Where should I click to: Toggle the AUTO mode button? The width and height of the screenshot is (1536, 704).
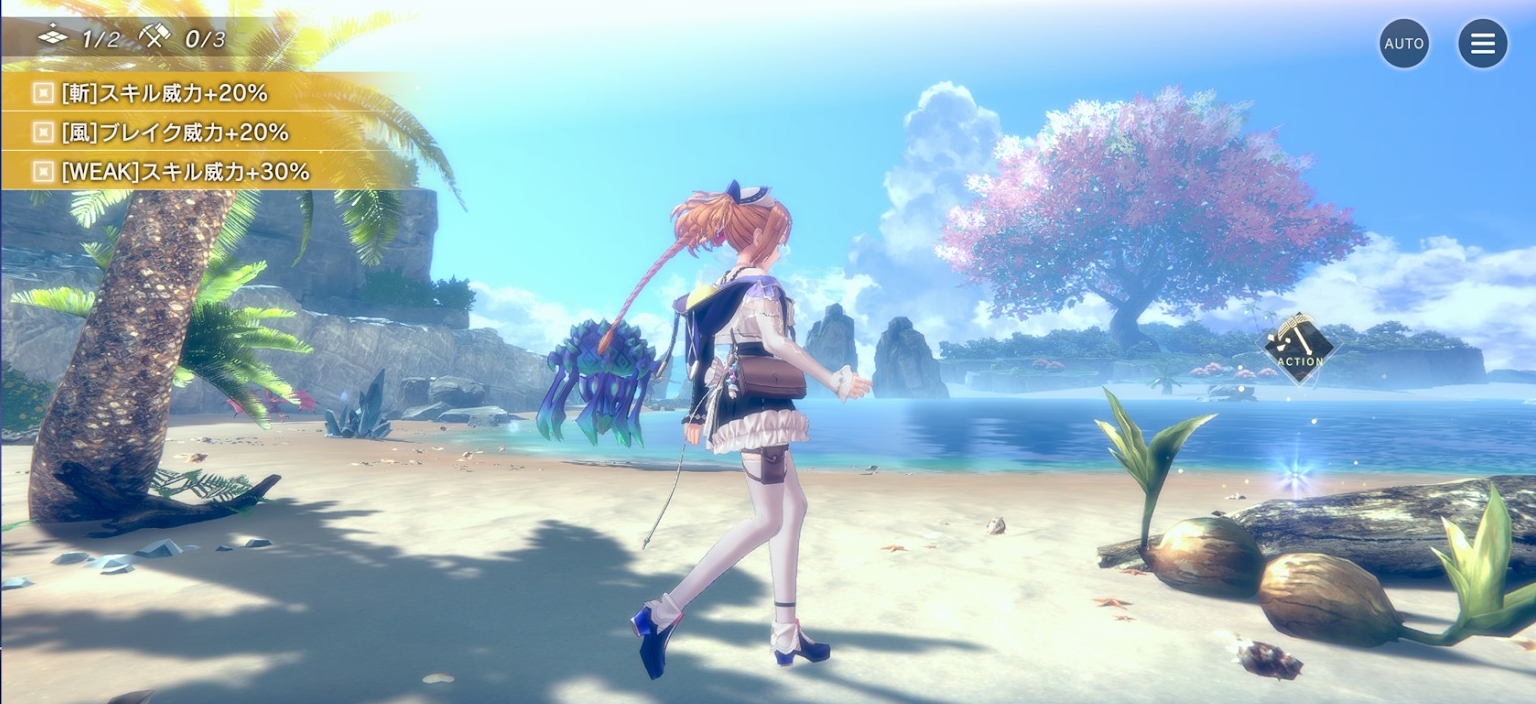[x=1404, y=44]
